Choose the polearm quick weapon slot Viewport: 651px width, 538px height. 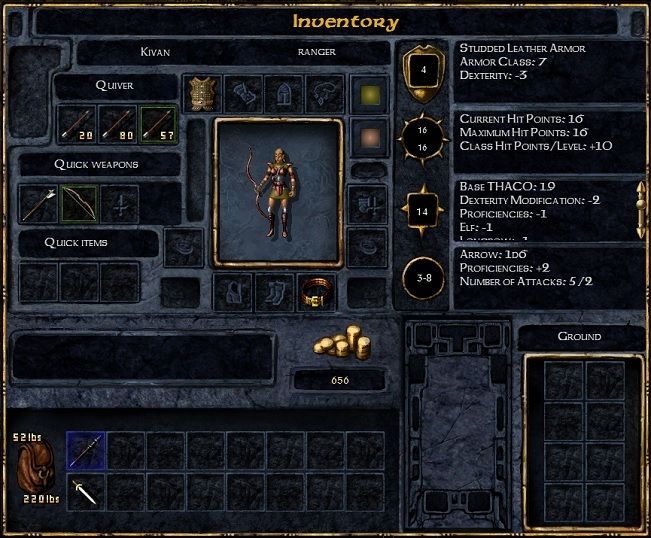pyautogui.click(x=39, y=203)
